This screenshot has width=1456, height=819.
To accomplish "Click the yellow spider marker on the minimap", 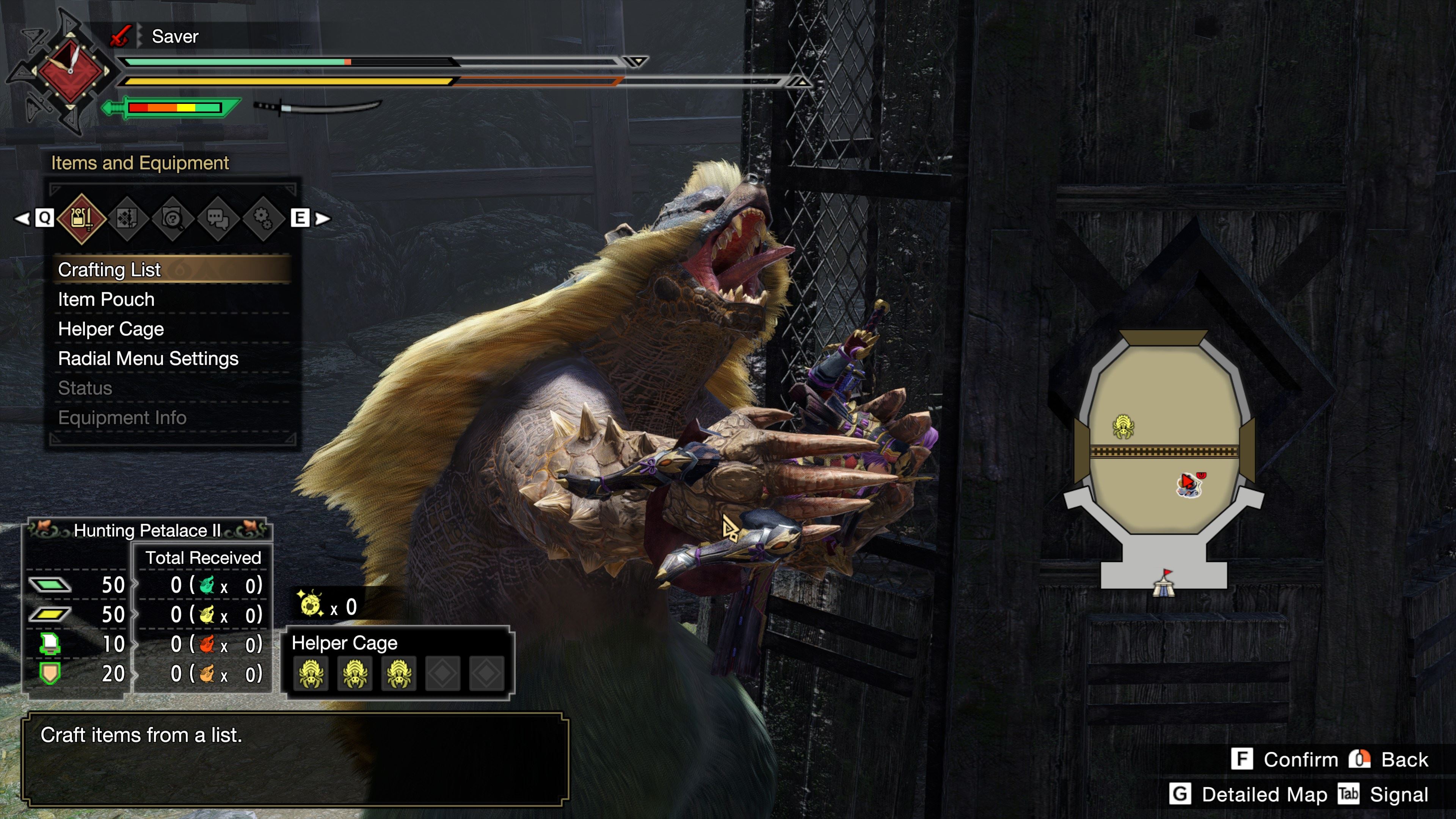I will pyautogui.click(x=1122, y=426).
